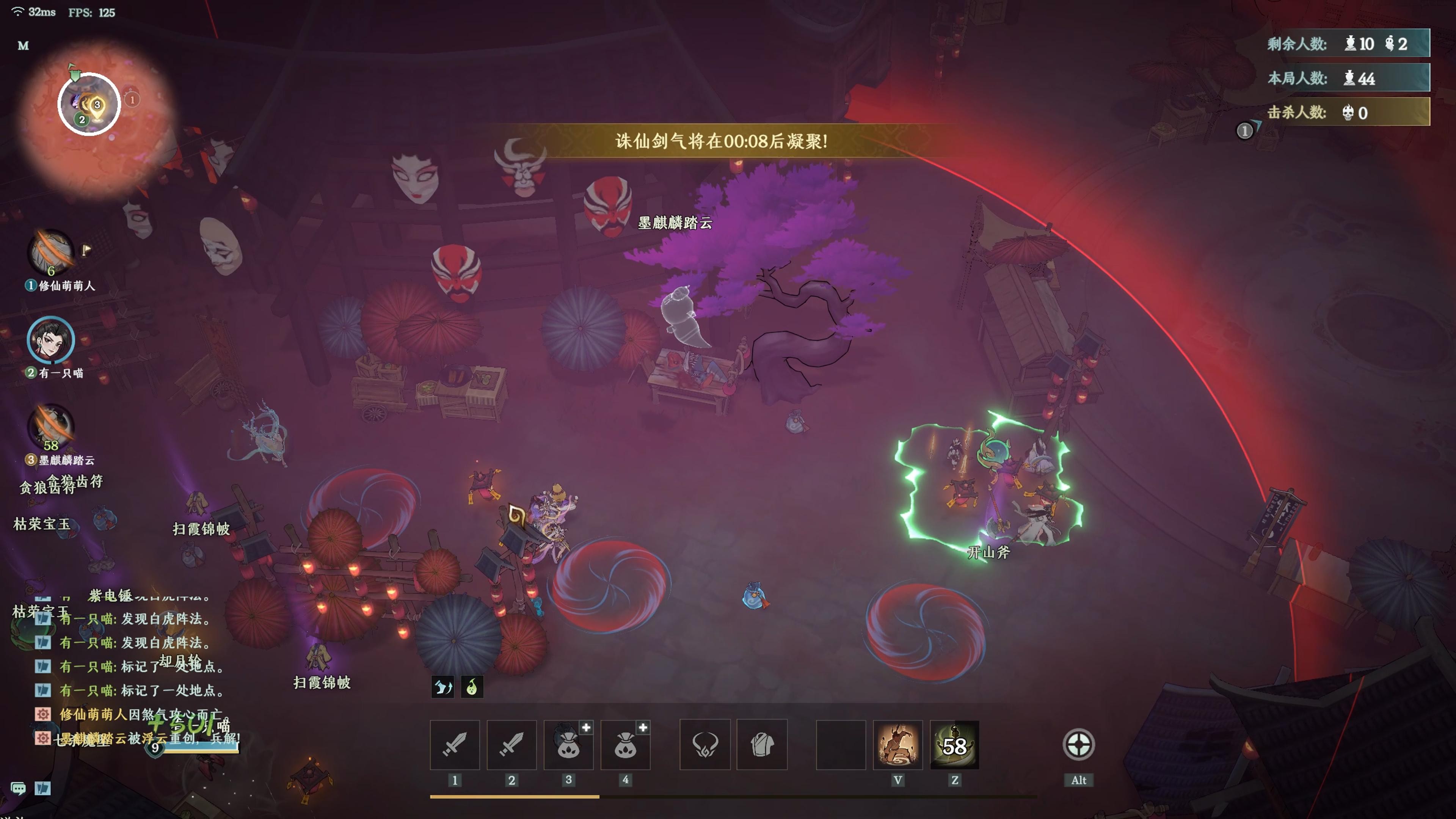The image size is (1456, 819).
Task: Select teammate 有一只喵's portrait
Action: (51, 340)
